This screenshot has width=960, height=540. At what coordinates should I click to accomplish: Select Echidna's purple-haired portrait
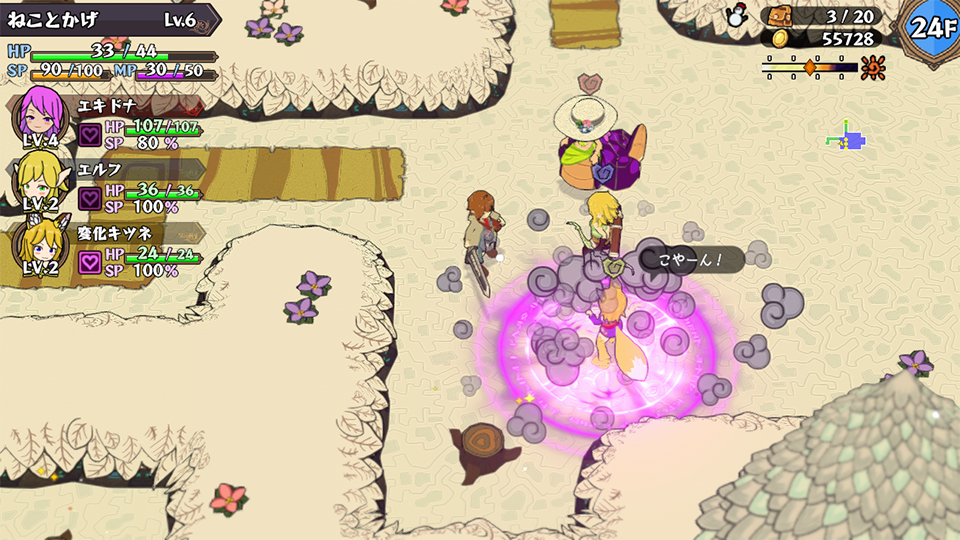40,114
